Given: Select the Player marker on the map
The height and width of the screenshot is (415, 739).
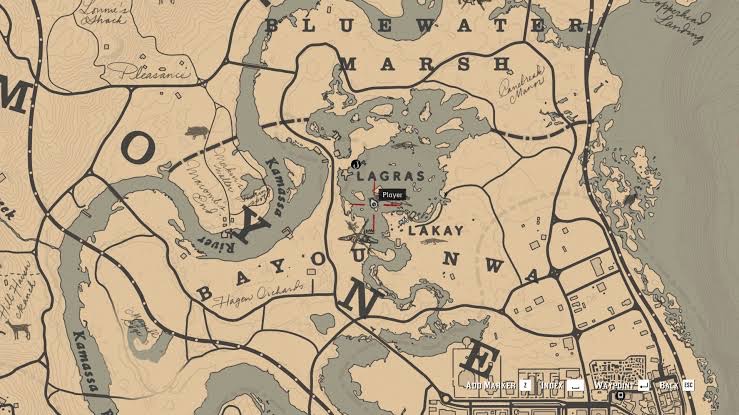Looking at the screenshot, I should coord(372,203).
